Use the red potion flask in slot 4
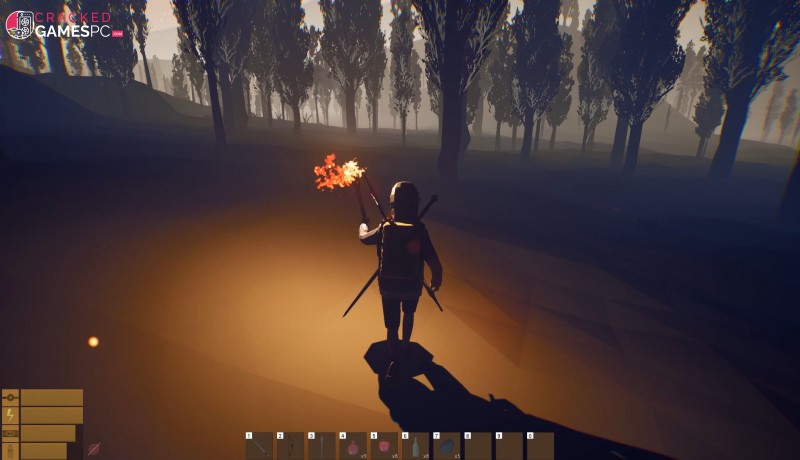Image resolution: width=800 pixels, height=460 pixels. (353, 447)
